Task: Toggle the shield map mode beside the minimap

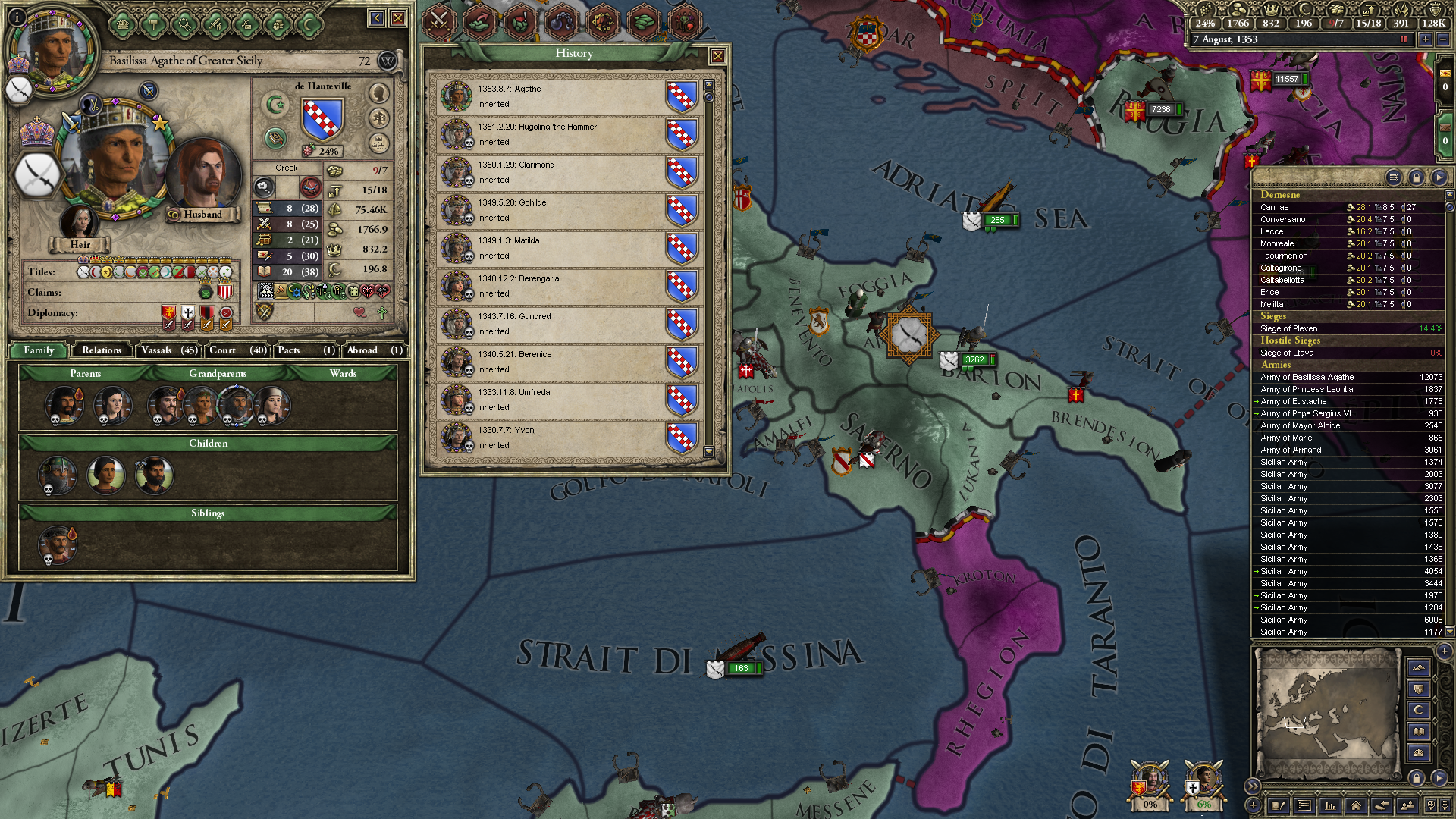Action: [x=1417, y=690]
